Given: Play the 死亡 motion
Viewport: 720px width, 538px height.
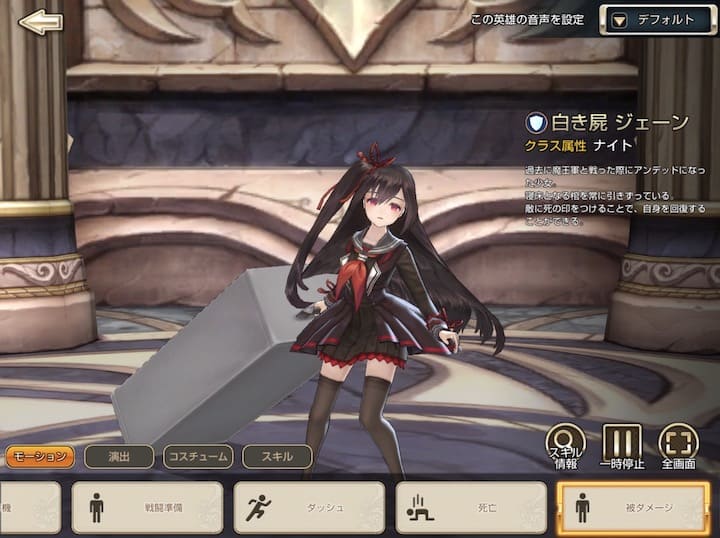Looking at the screenshot, I should pyautogui.click(x=471, y=507).
